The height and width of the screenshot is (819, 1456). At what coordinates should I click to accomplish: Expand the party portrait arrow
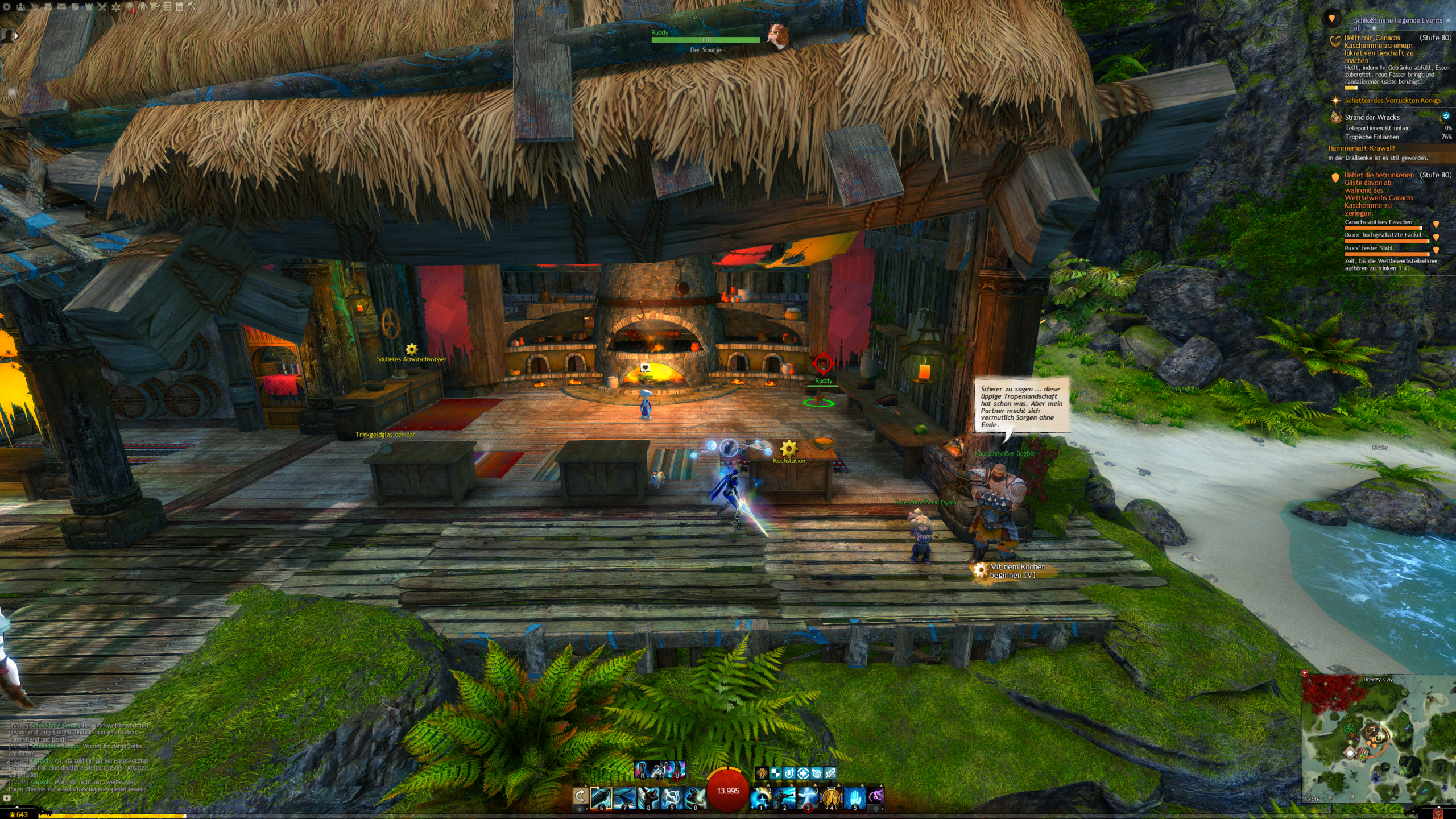point(16,35)
